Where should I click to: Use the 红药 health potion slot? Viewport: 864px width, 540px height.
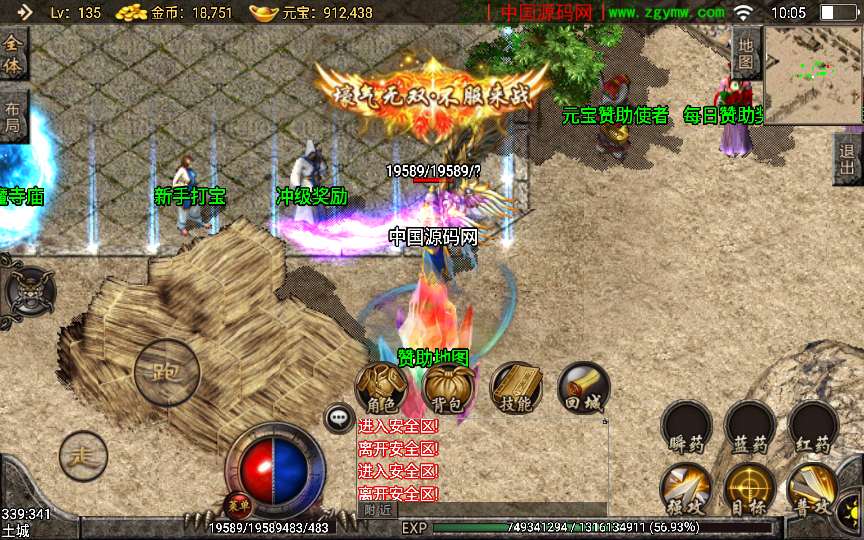[813, 426]
